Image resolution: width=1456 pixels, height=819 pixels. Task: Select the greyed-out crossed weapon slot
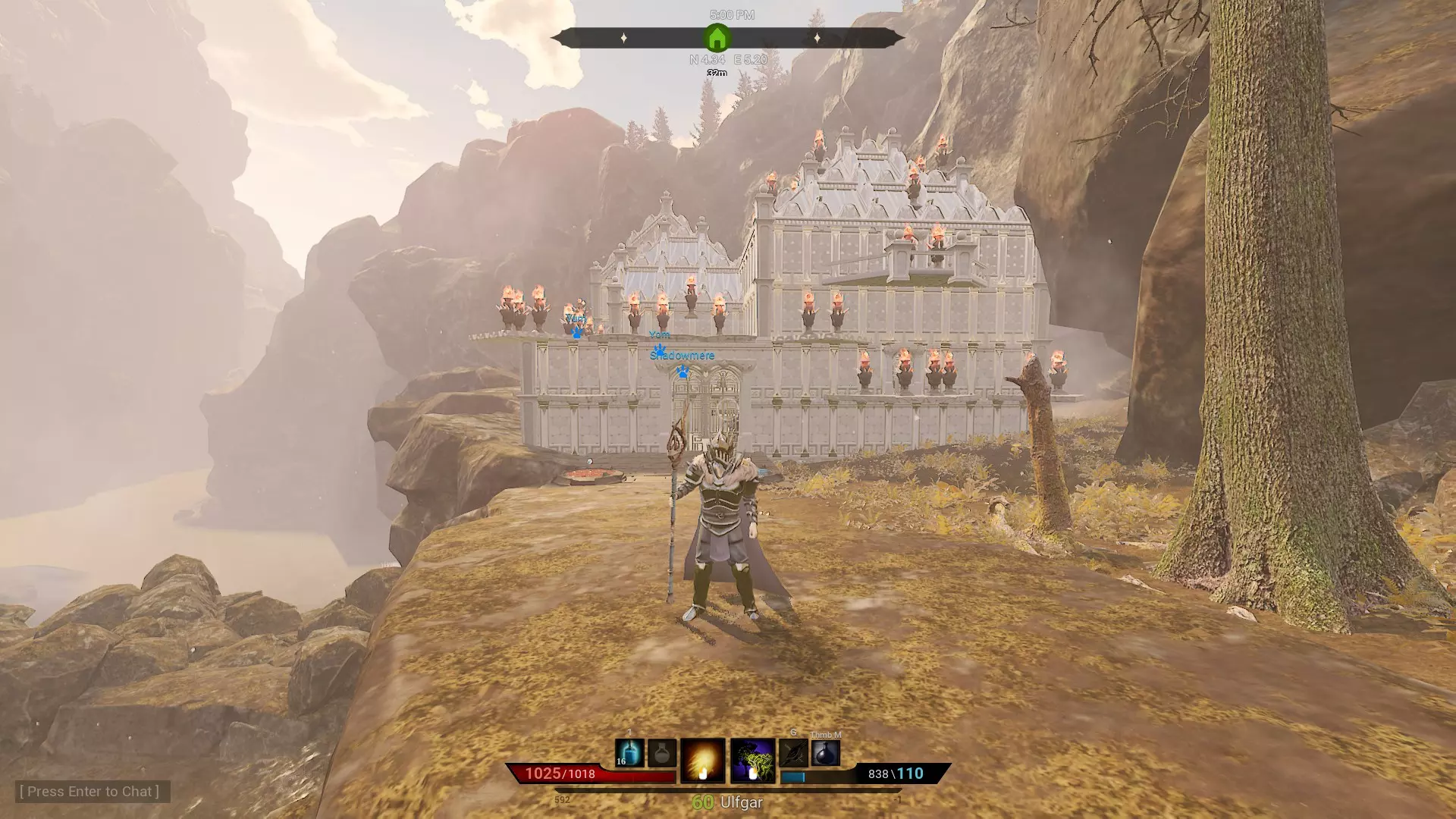(x=793, y=753)
